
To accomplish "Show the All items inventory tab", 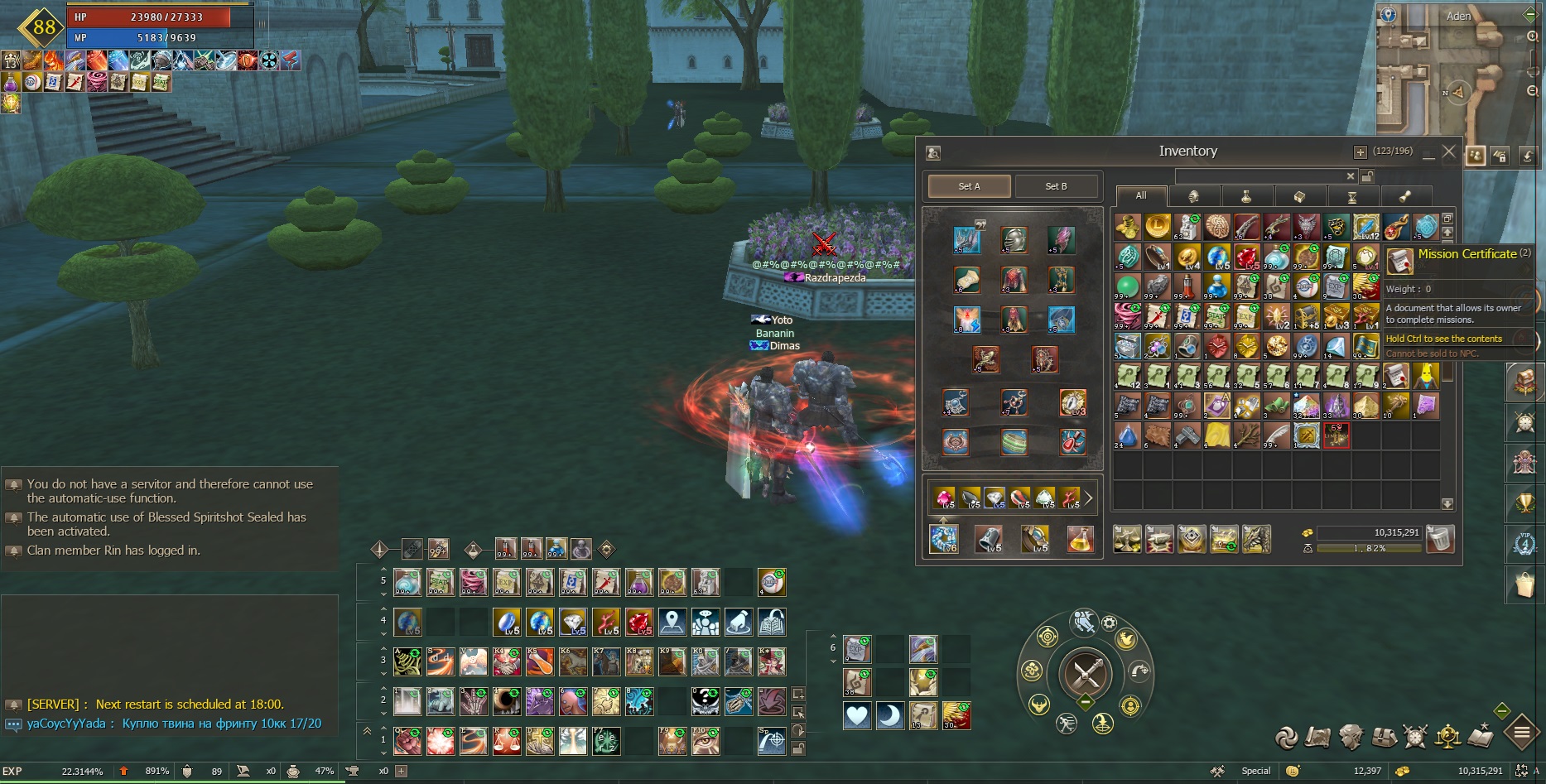I will point(1141,196).
